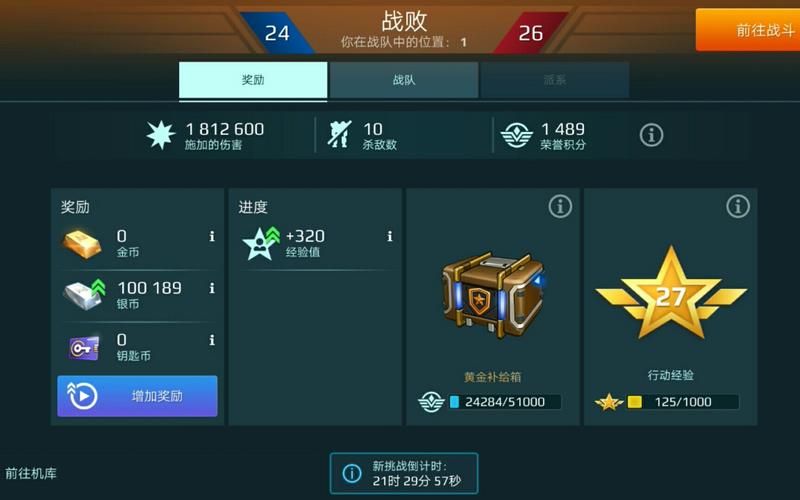Return to the hangar via 前往机库

31,473
